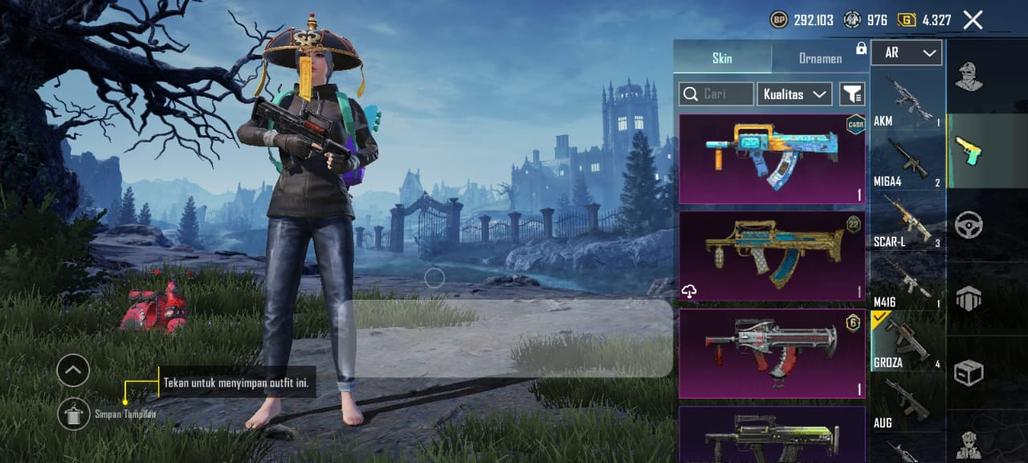The height and width of the screenshot is (463, 1028).
Task: Select the SCAR-L weapon entry
Action: click(907, 221)
